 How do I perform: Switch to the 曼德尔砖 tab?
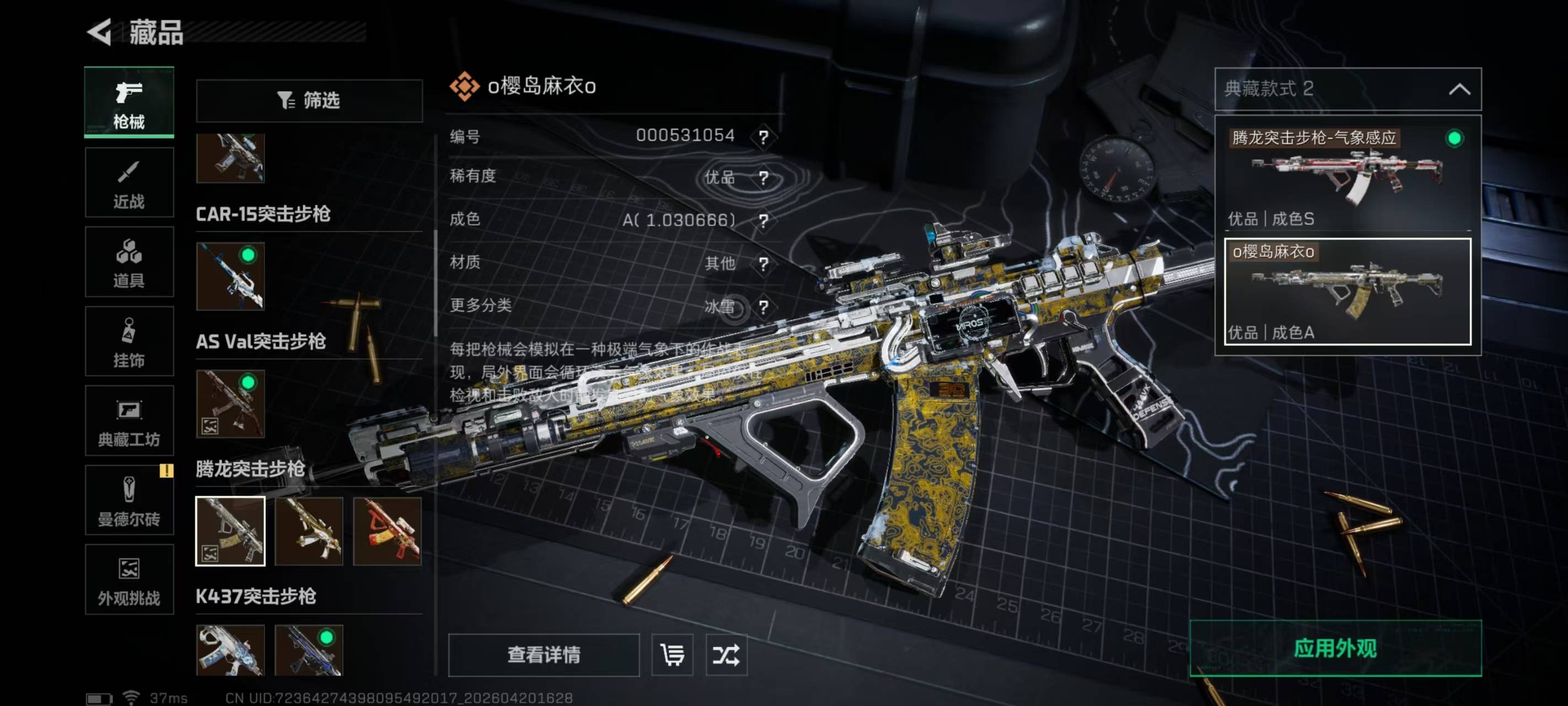click(129, 500)
